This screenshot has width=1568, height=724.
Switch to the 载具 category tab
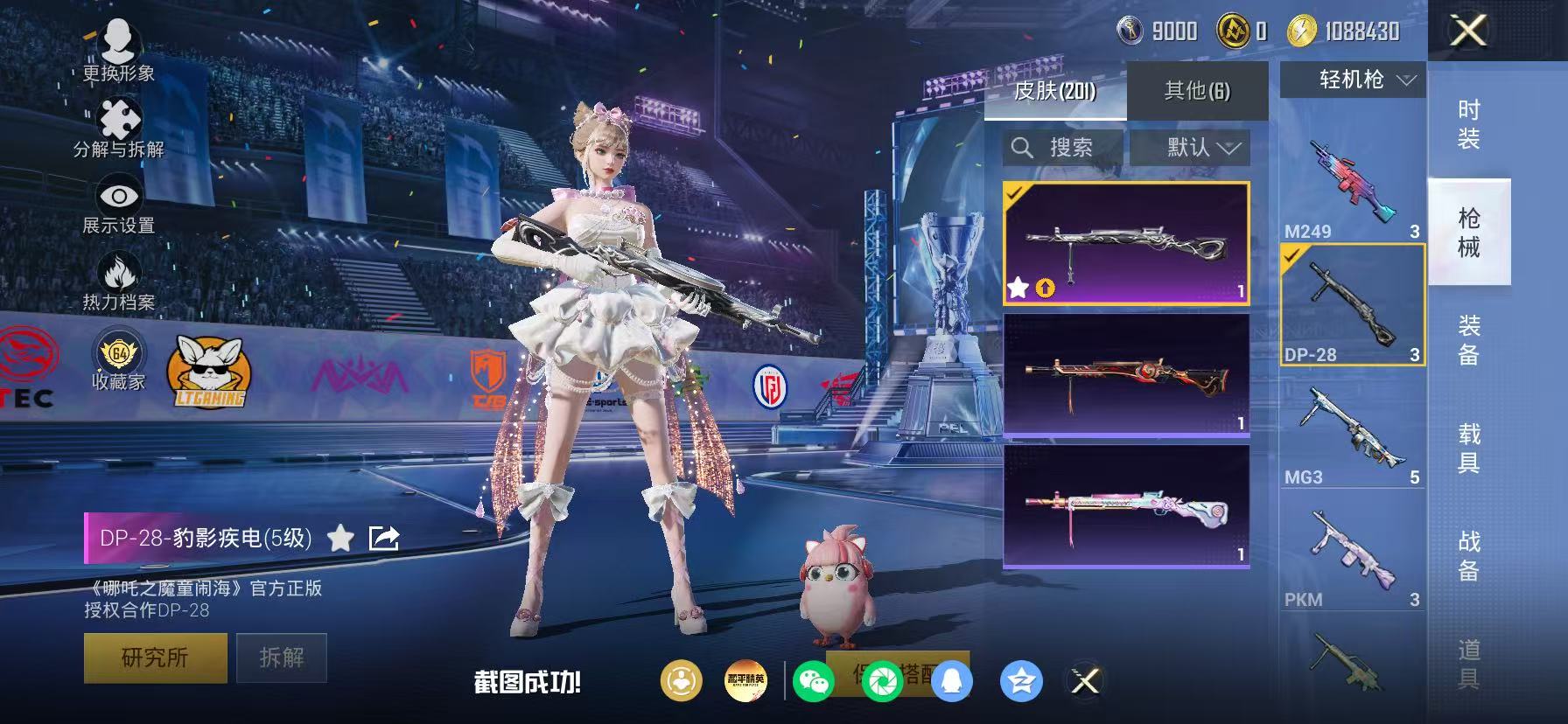[x=1467, y=448]
